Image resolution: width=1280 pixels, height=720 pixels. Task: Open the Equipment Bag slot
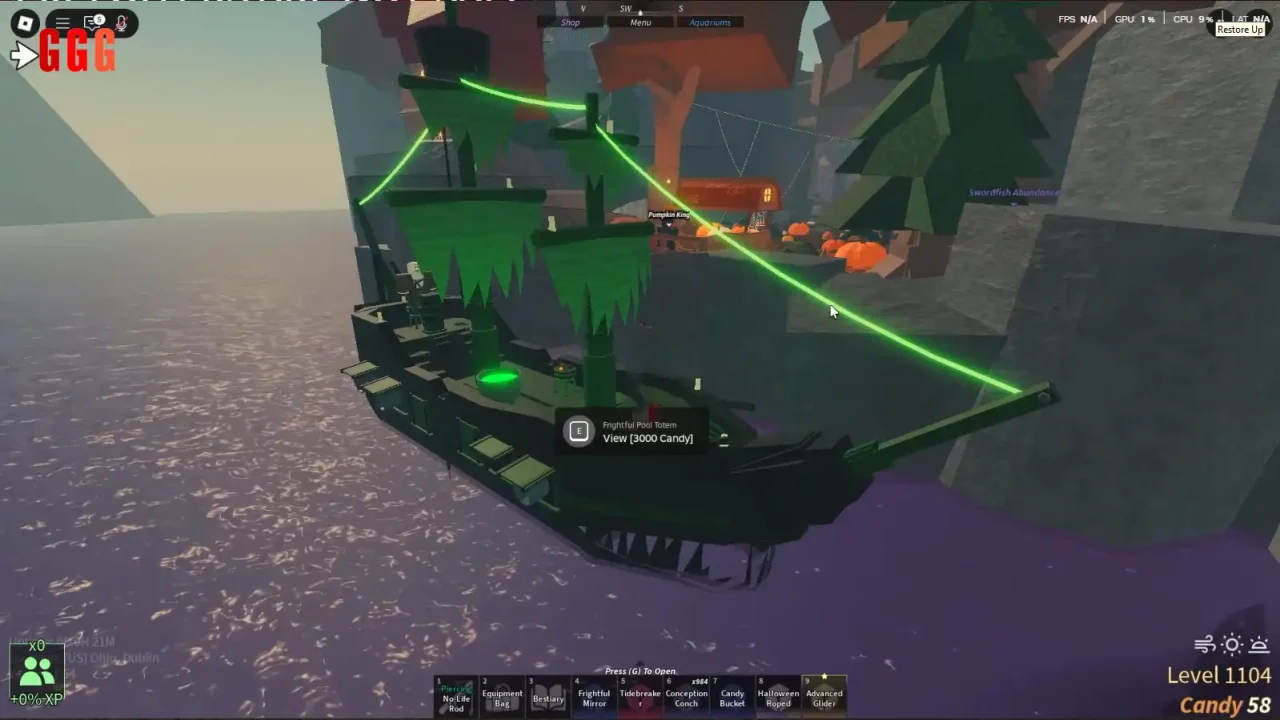click(x=502, y=696)
